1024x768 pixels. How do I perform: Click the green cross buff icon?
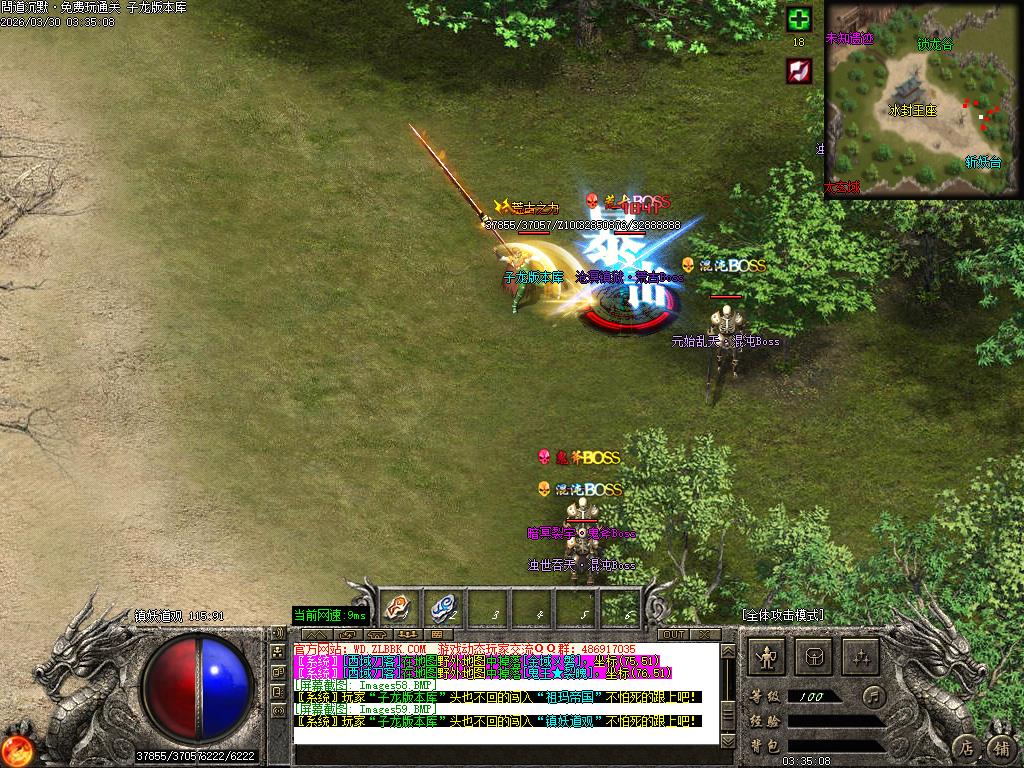click(798, 19)
